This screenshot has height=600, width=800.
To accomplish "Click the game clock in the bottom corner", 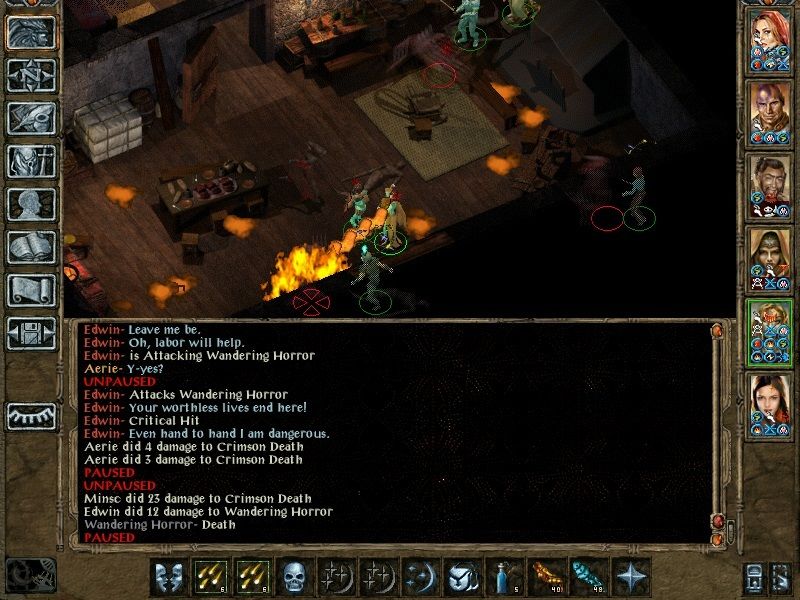I will click(30, 573).
